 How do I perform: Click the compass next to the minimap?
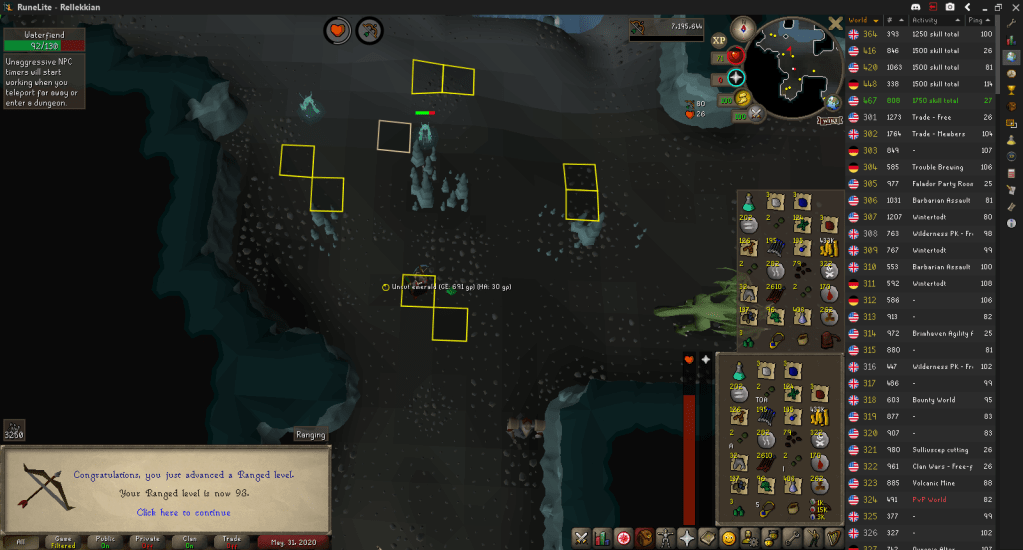click(741, 27)
